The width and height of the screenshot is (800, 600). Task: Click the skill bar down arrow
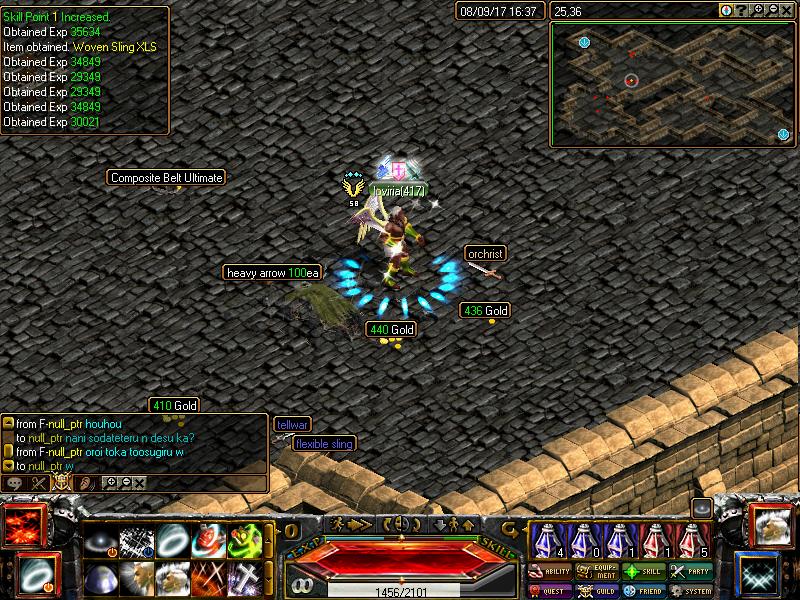point(439,524)
